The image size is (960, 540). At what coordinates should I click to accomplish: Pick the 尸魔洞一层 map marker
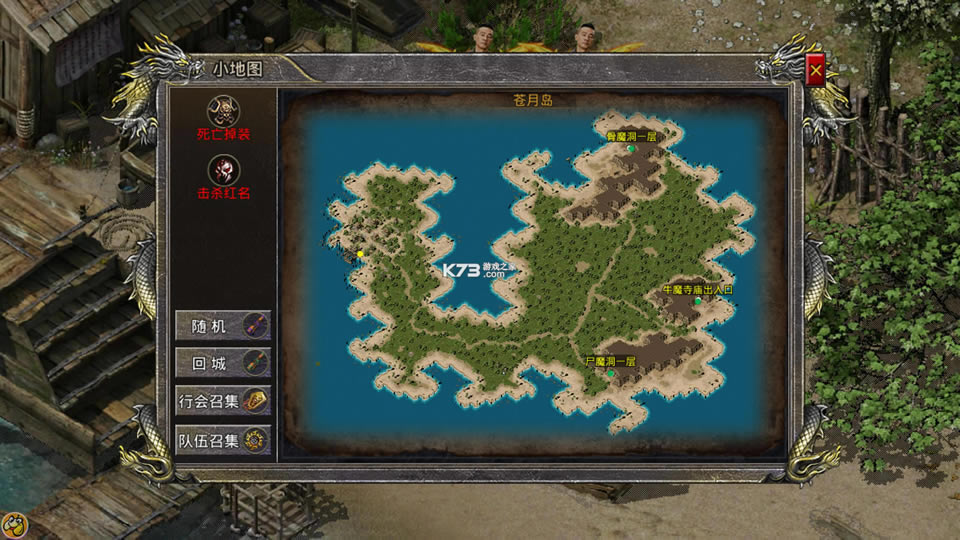point(610,373)
